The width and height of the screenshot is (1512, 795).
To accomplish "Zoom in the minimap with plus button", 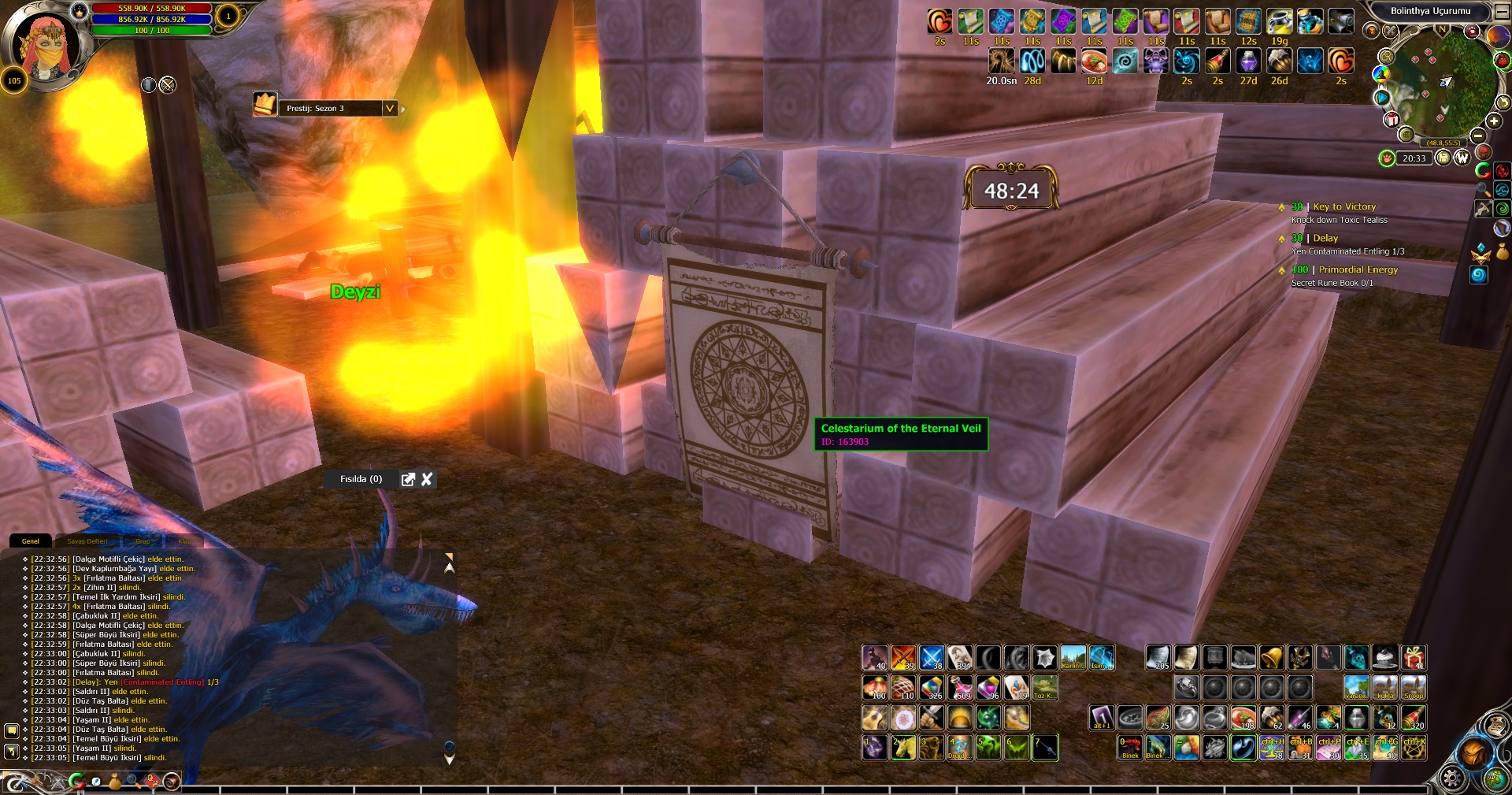I will tap(1494, 121).
